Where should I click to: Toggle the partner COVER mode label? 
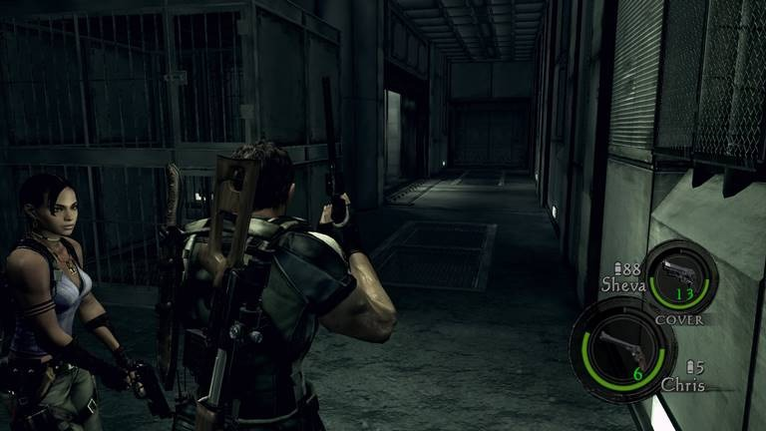679,320
